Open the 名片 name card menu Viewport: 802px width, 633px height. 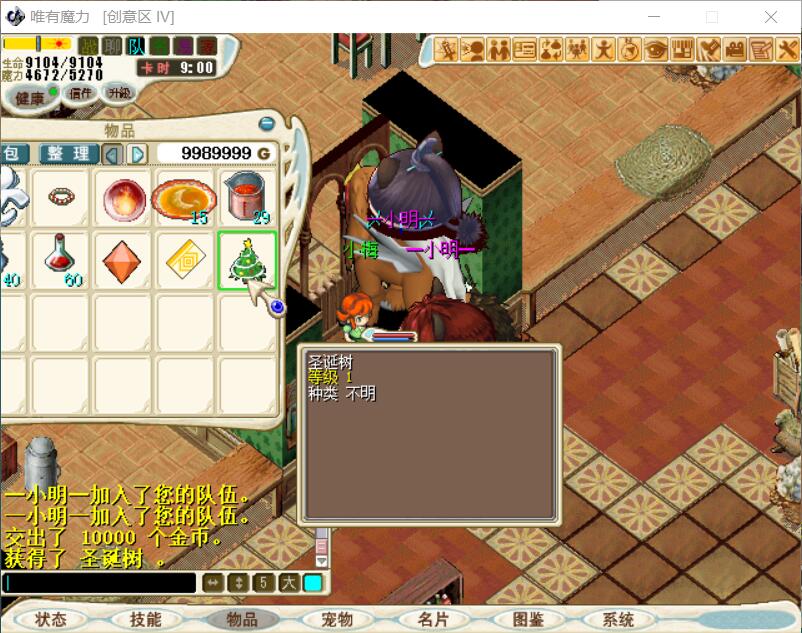[433, 619]
